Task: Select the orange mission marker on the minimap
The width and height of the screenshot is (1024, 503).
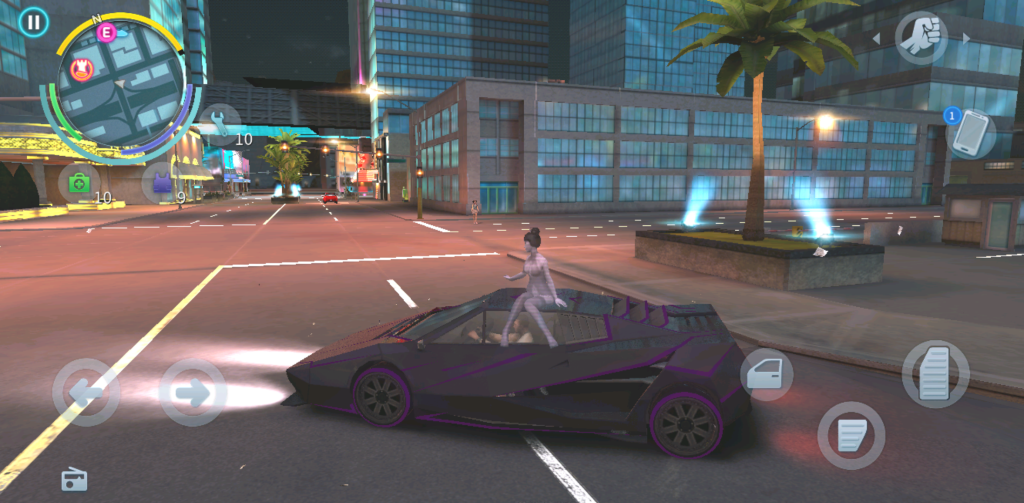Action: (x=83, y=69)
